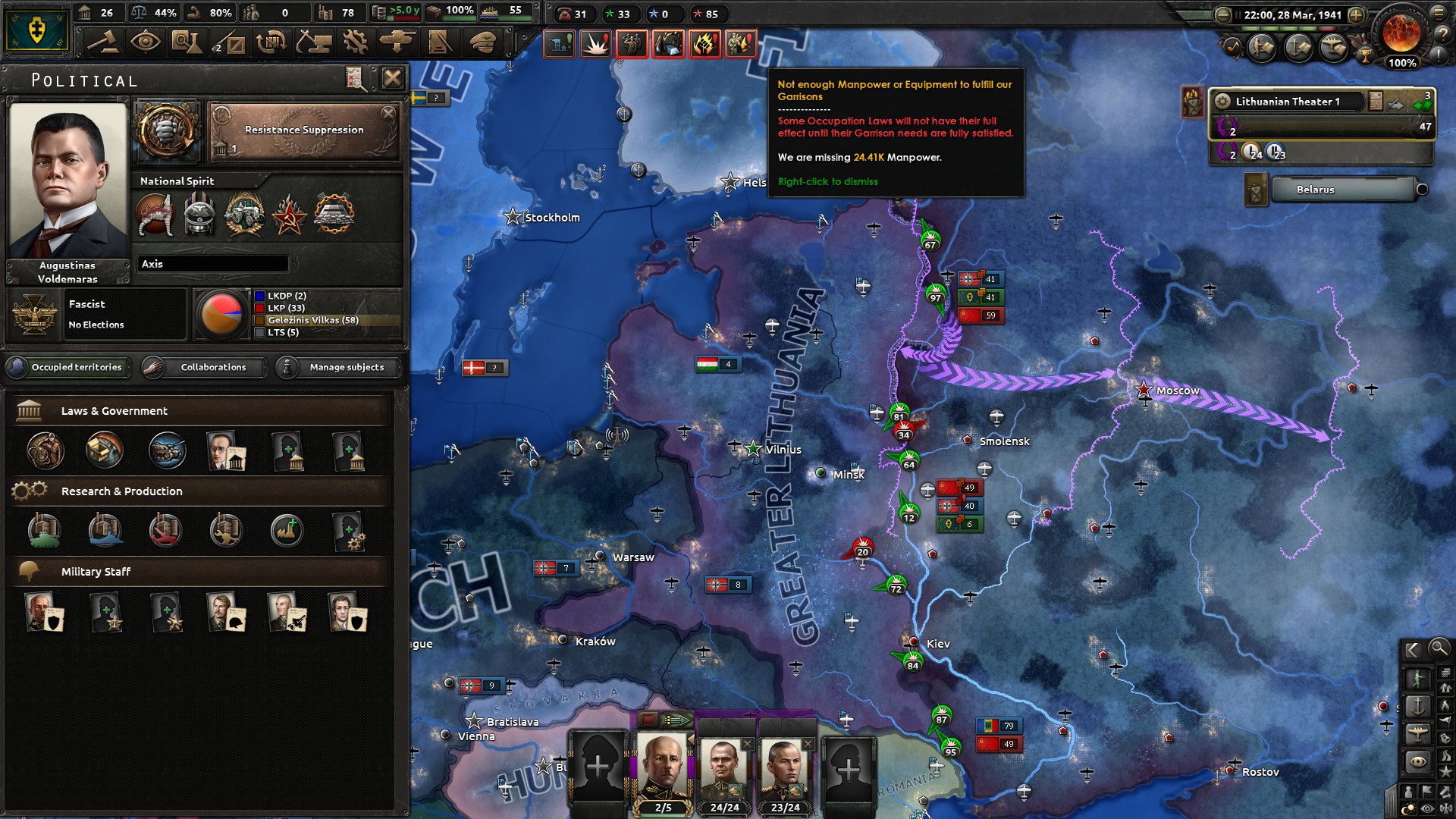
Task: Click the Resistance Suppression mission
Action: tap(302, 130)
